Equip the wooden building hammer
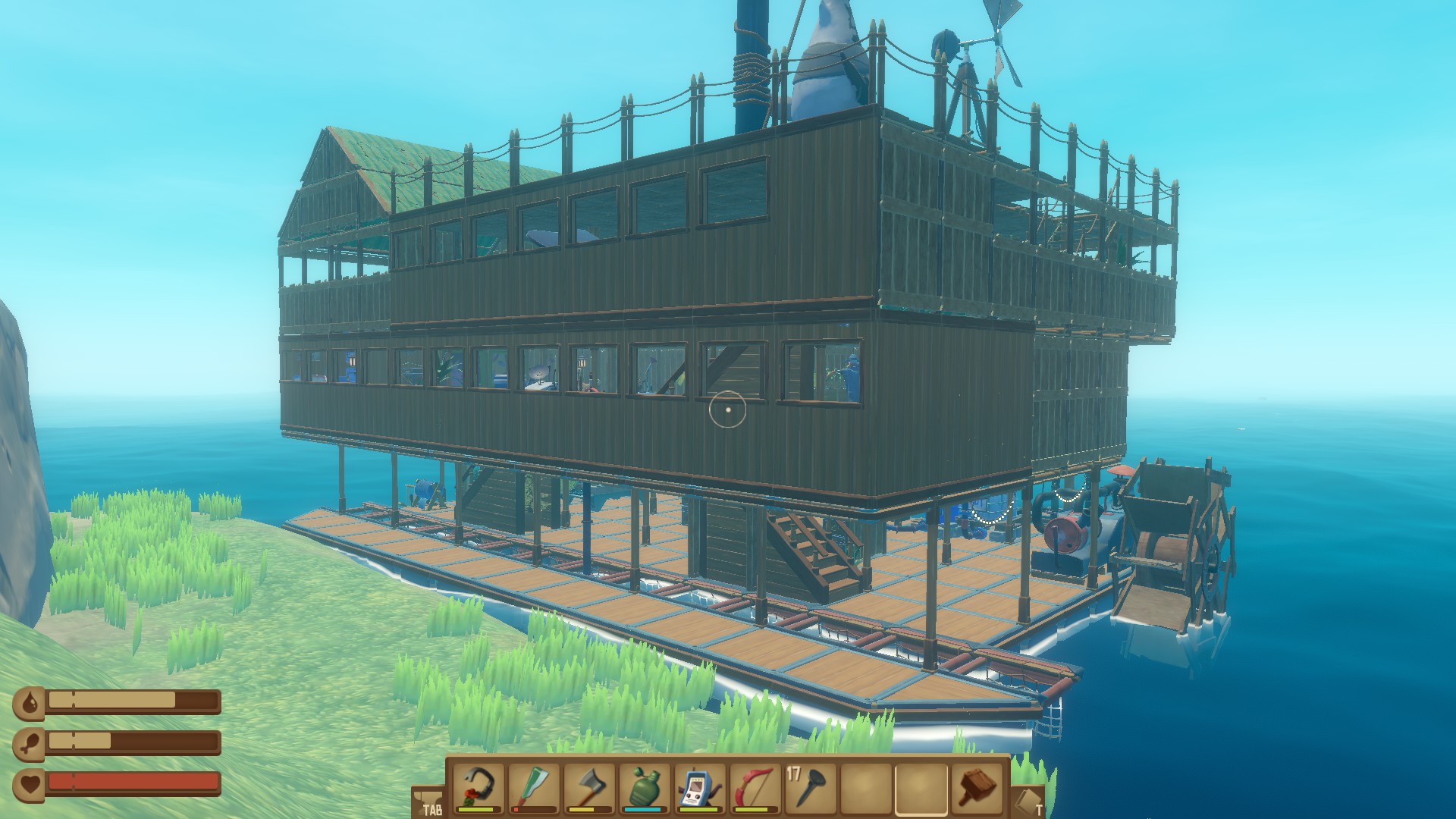This screenshot has height=819, width=1456. coord(977,788)
